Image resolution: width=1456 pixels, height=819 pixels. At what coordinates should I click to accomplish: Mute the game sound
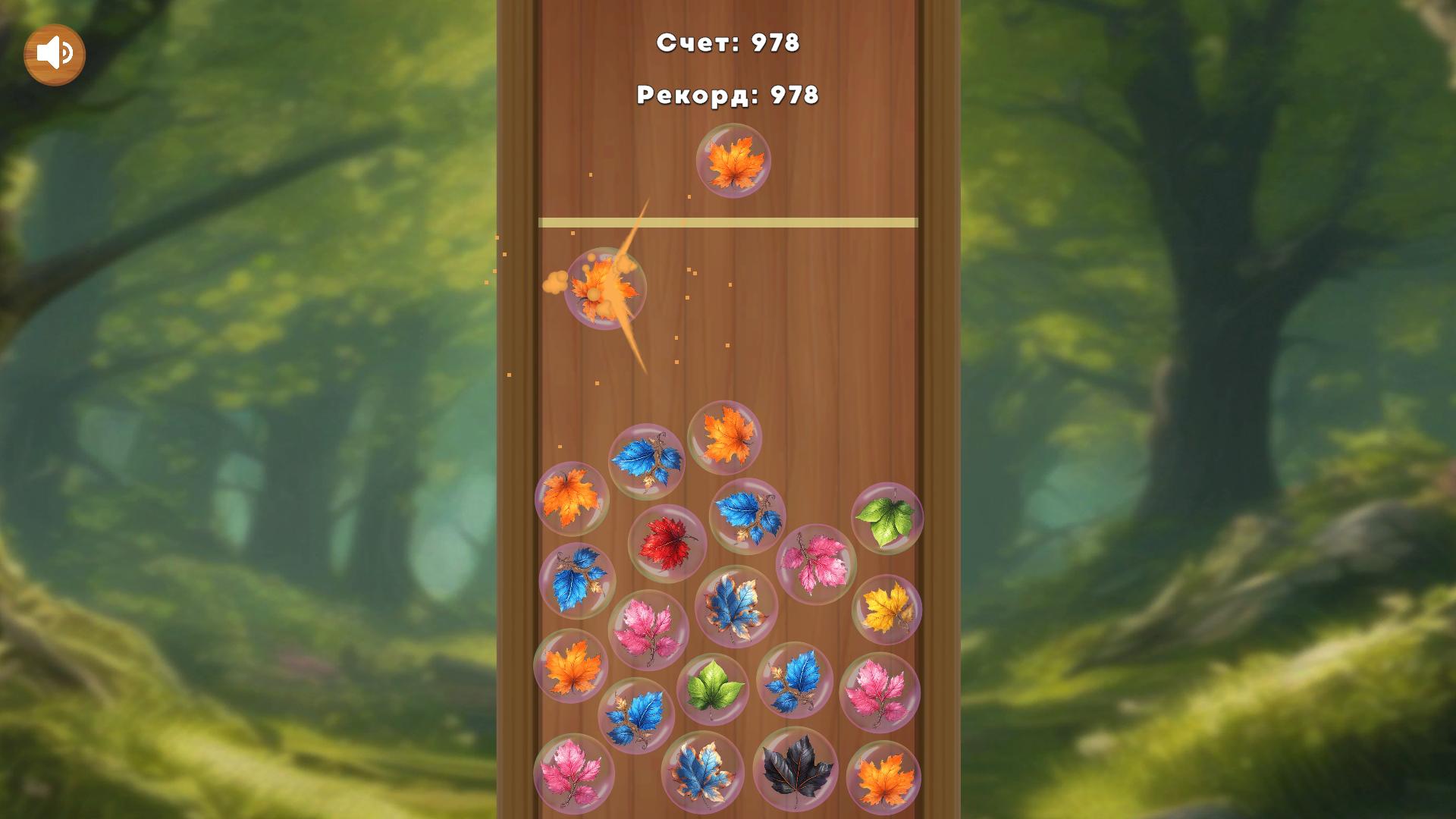coord(55,52)
